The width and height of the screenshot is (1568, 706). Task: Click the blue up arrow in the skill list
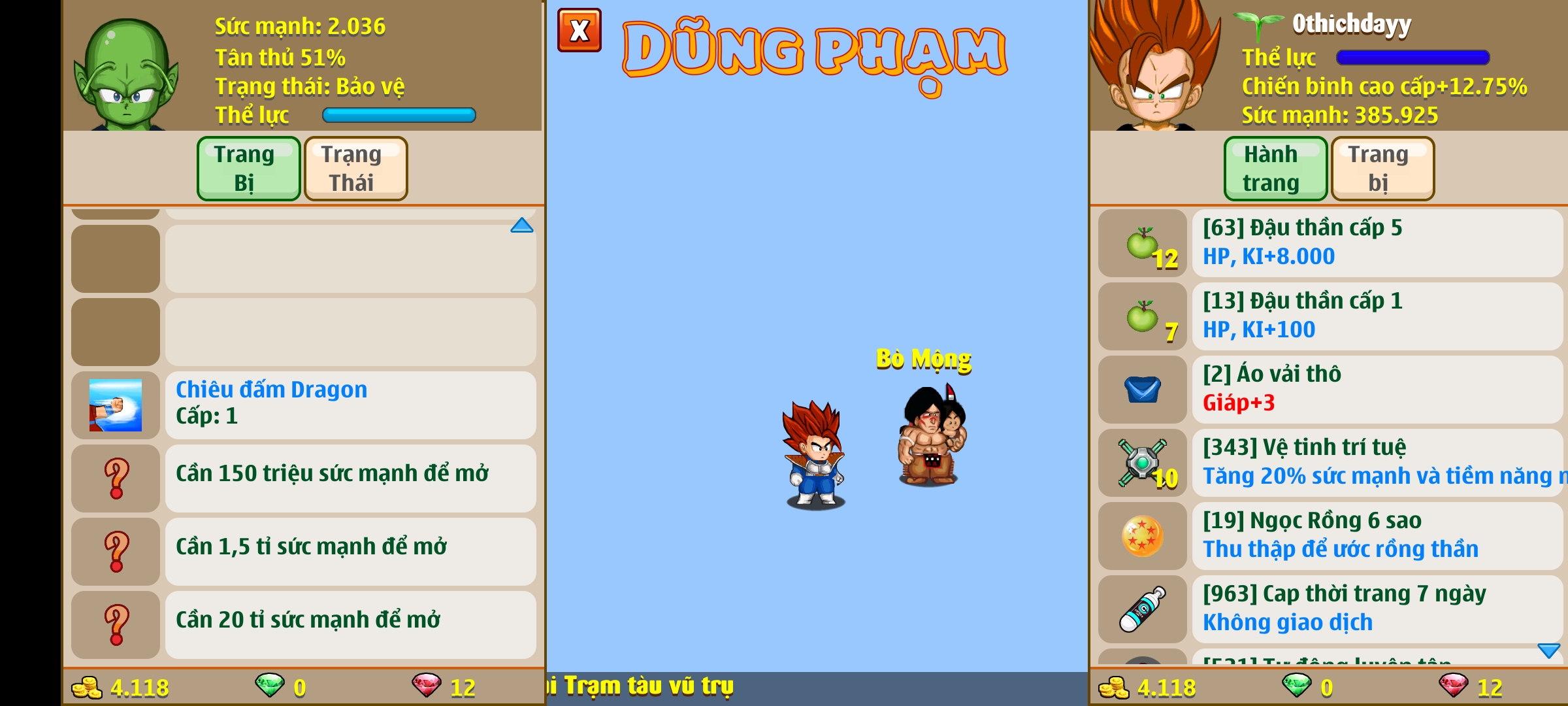[521, 226]
